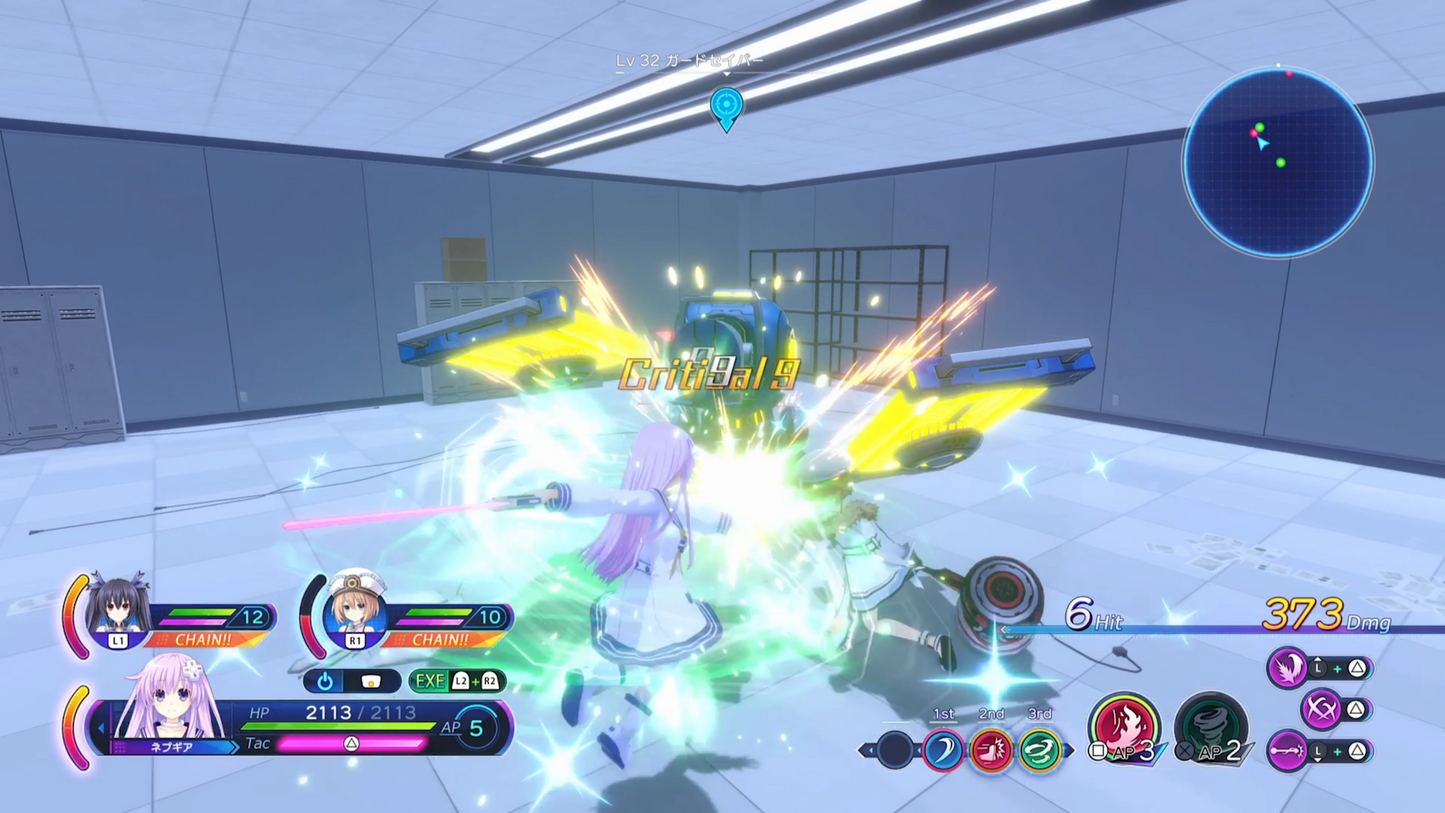Click the 1st combo slash icon

coord(943,750)
